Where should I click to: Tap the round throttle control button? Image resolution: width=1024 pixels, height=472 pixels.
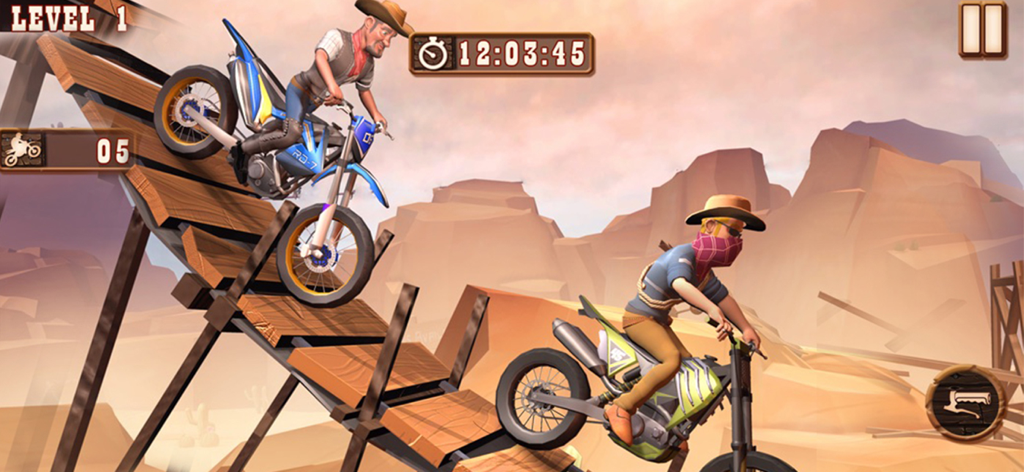[965, 403]
